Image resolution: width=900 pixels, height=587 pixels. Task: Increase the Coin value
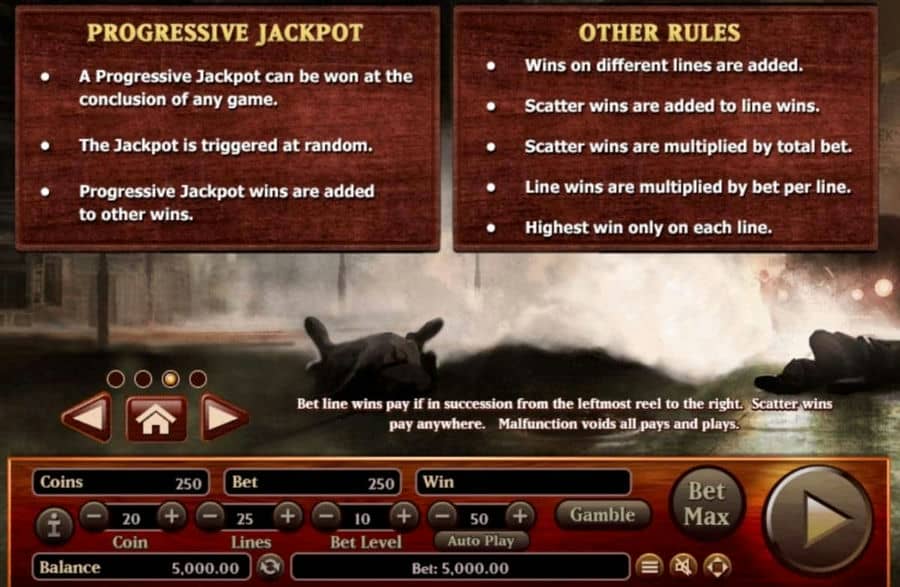point(171,516)
